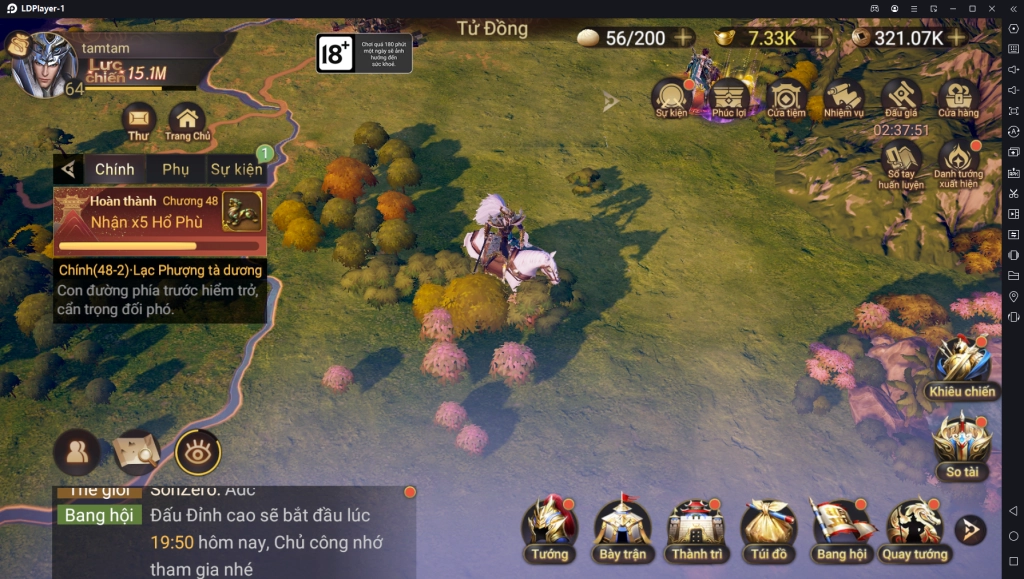Open the Túi đồ inventory bag

768,527
